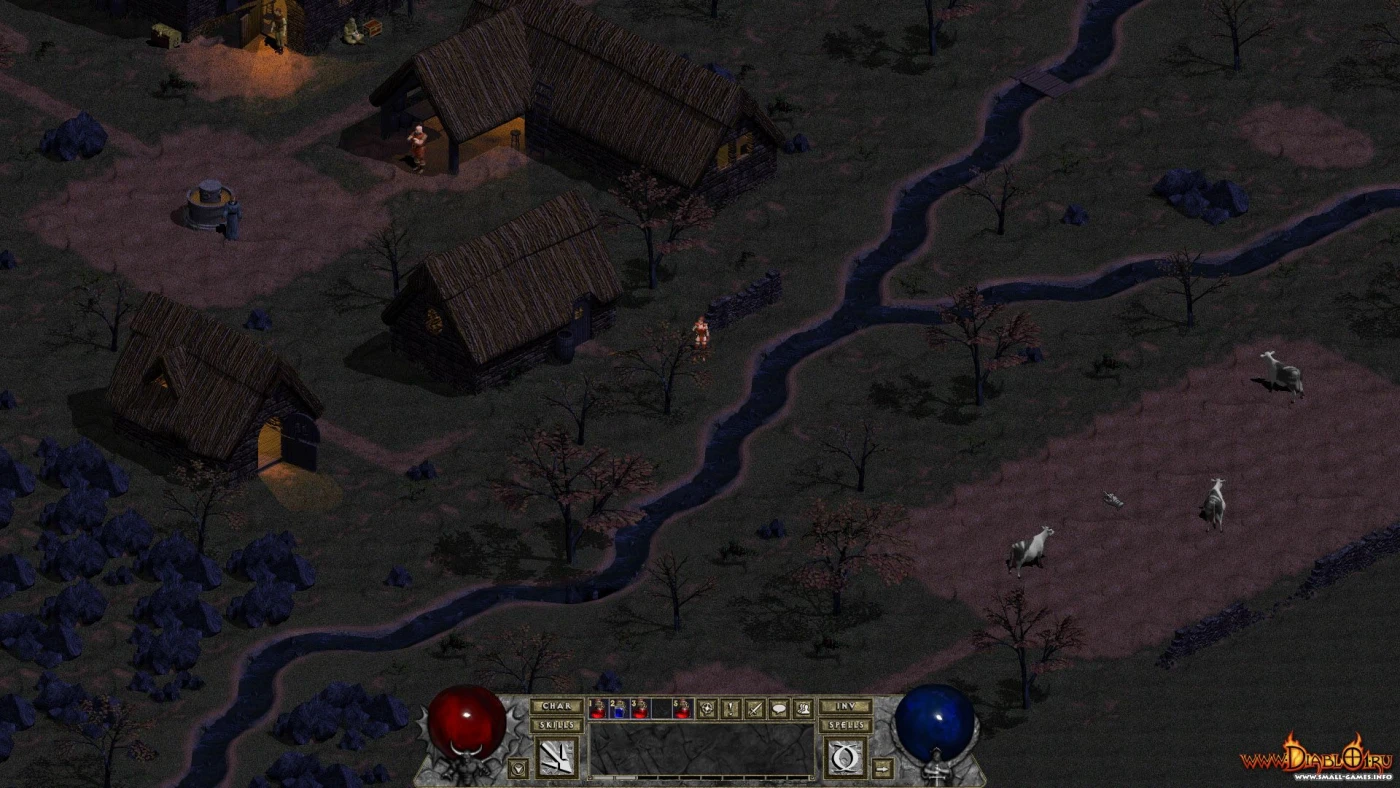Use the red potion in belt slot 3
Image resolution: width=1400 pixels, height=788 pixels.
click(x=640, y=709)
